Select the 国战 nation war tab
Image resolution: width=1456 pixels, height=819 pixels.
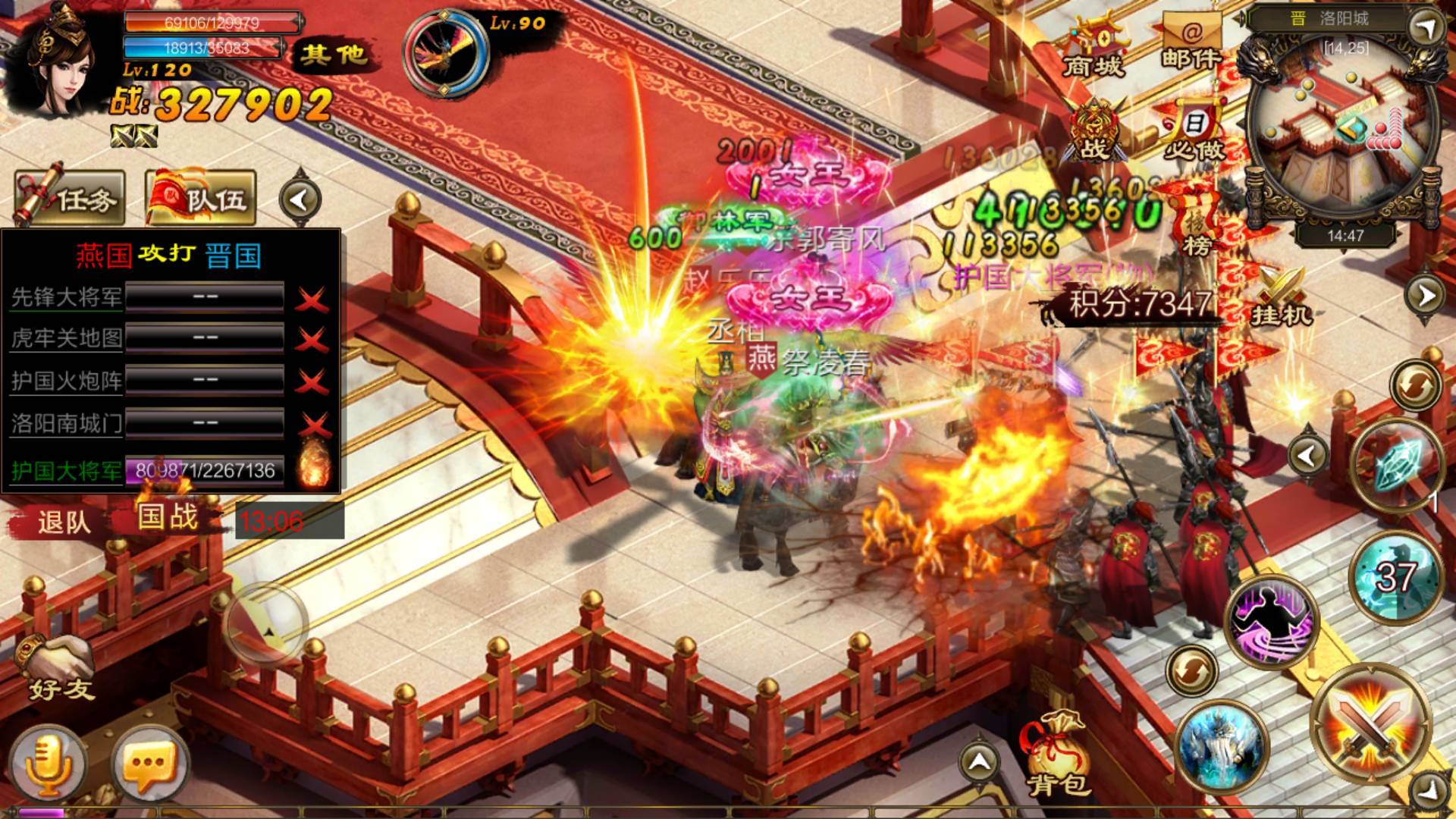click(168, 517)
